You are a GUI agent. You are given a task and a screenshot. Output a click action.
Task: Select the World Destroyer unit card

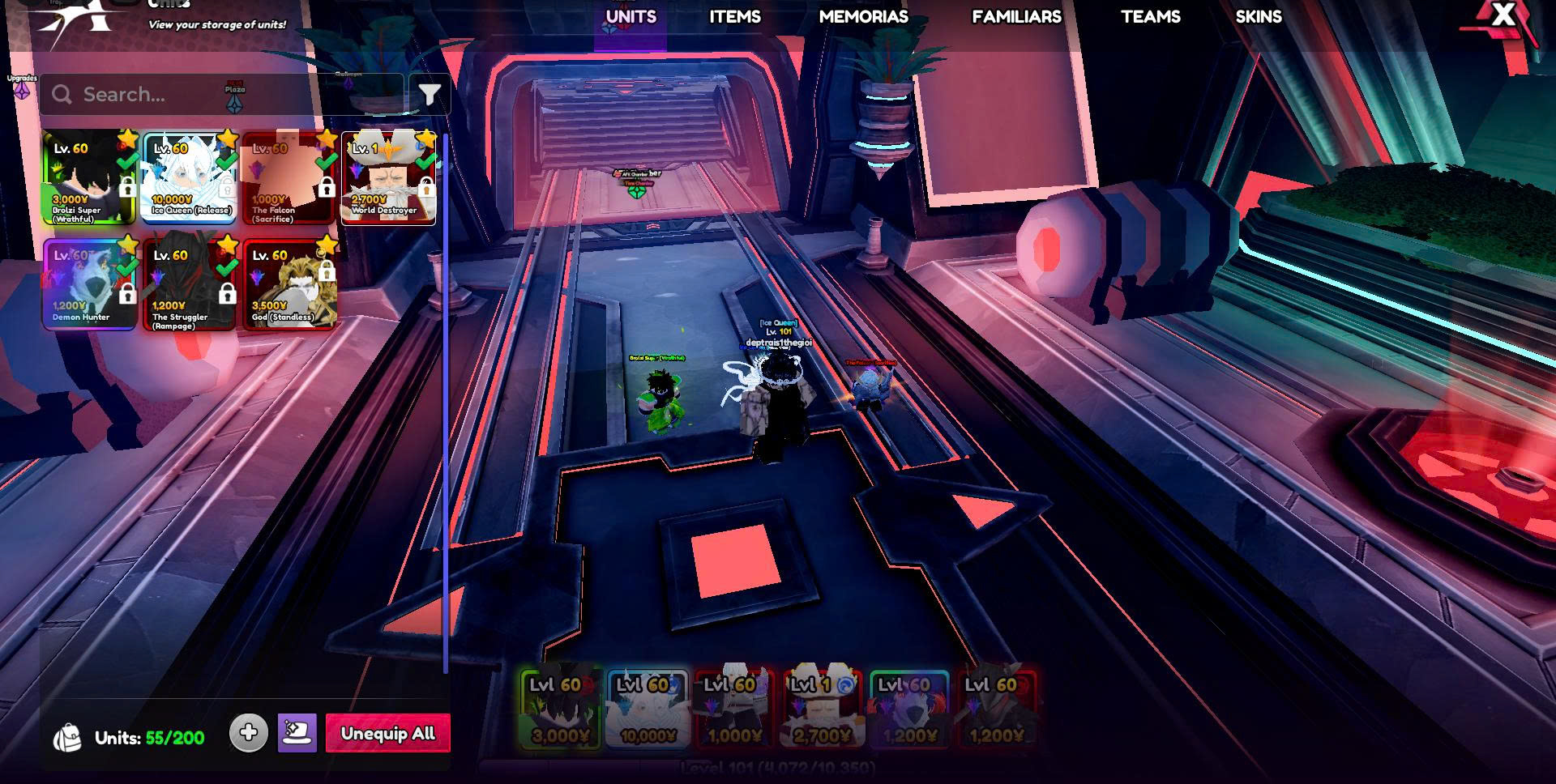388,178
